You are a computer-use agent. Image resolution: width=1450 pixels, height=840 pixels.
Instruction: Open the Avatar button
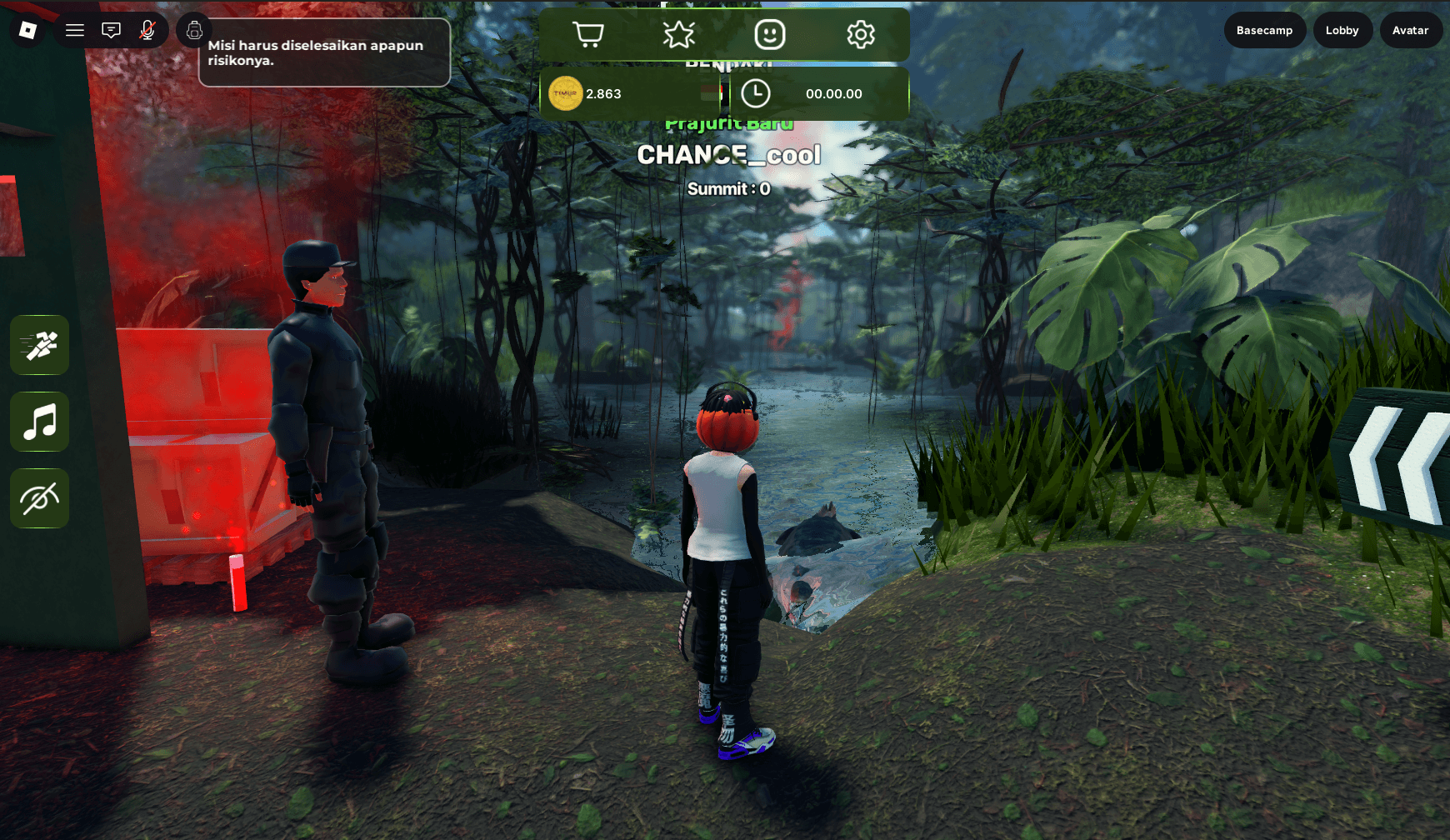(x=1410, y=30)
